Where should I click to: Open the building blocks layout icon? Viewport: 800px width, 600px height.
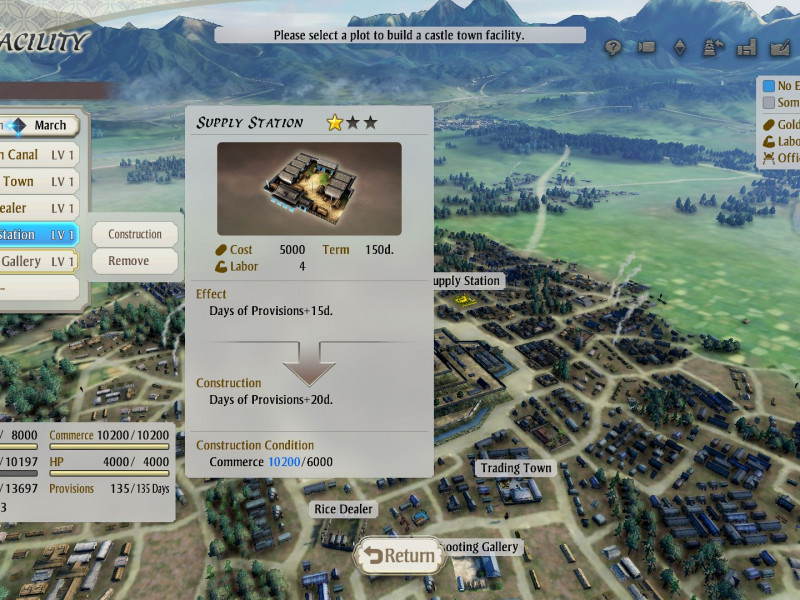tap(746, 47)
